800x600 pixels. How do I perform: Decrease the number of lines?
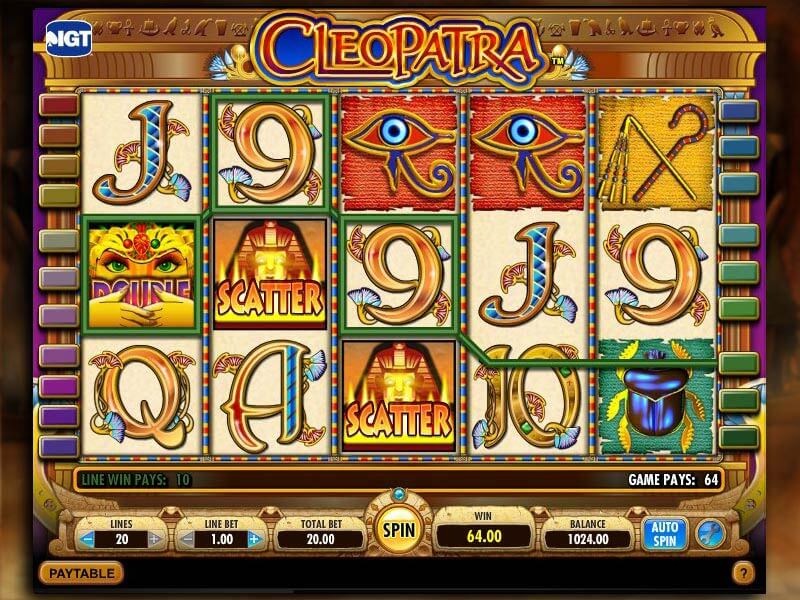pyautogui.click(x=87, y=539)
